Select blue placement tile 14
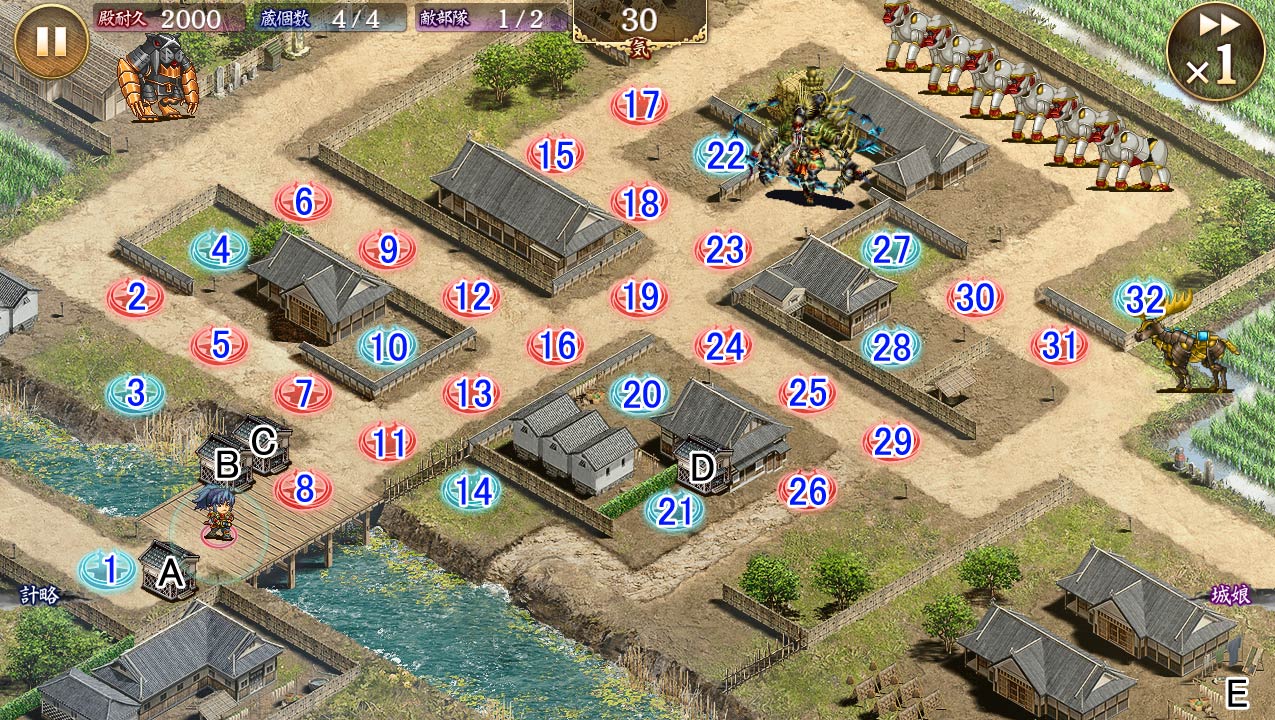 (x=472, y=490)
